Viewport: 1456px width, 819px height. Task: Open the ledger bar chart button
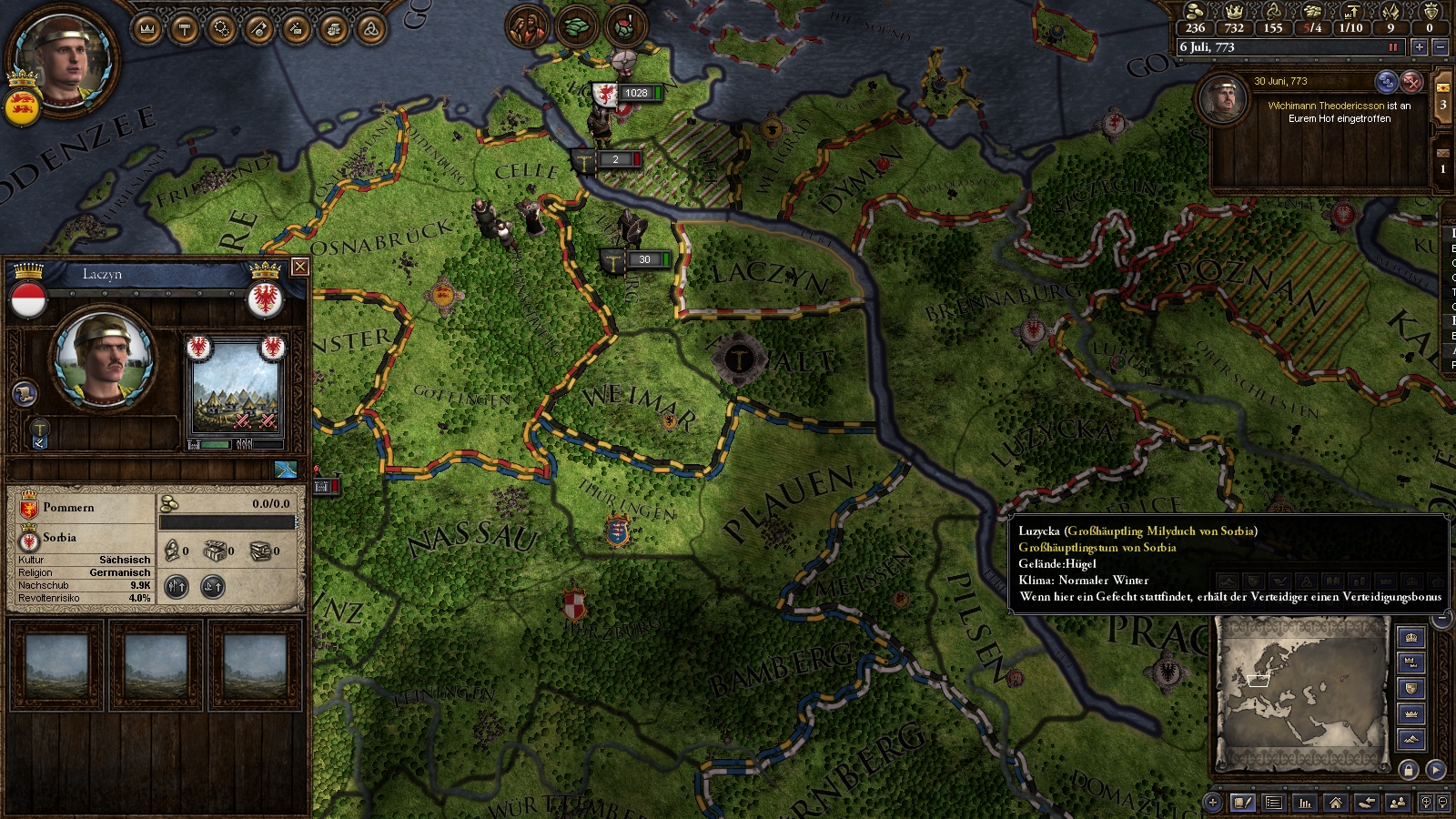(1305, 803)
